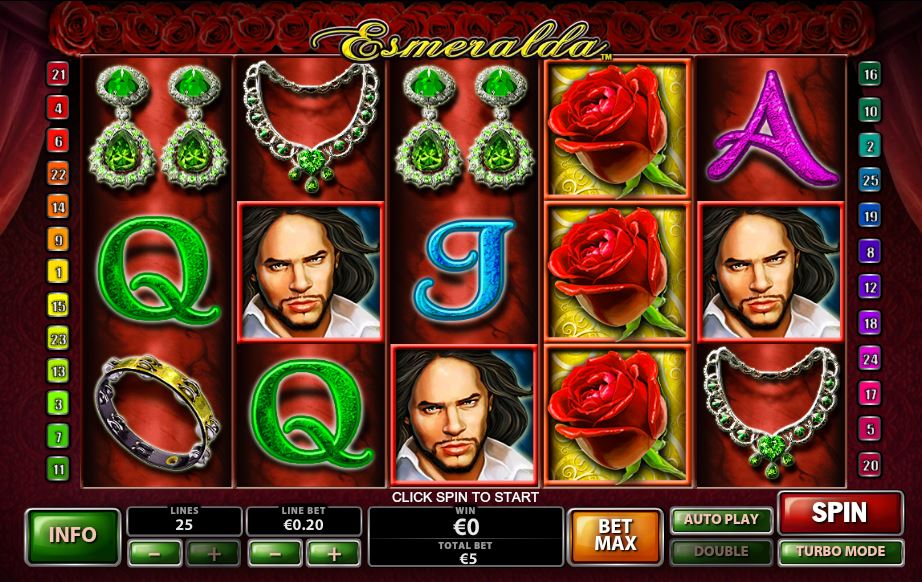Hit the orange BET MAX button

(x=615, y=535)
